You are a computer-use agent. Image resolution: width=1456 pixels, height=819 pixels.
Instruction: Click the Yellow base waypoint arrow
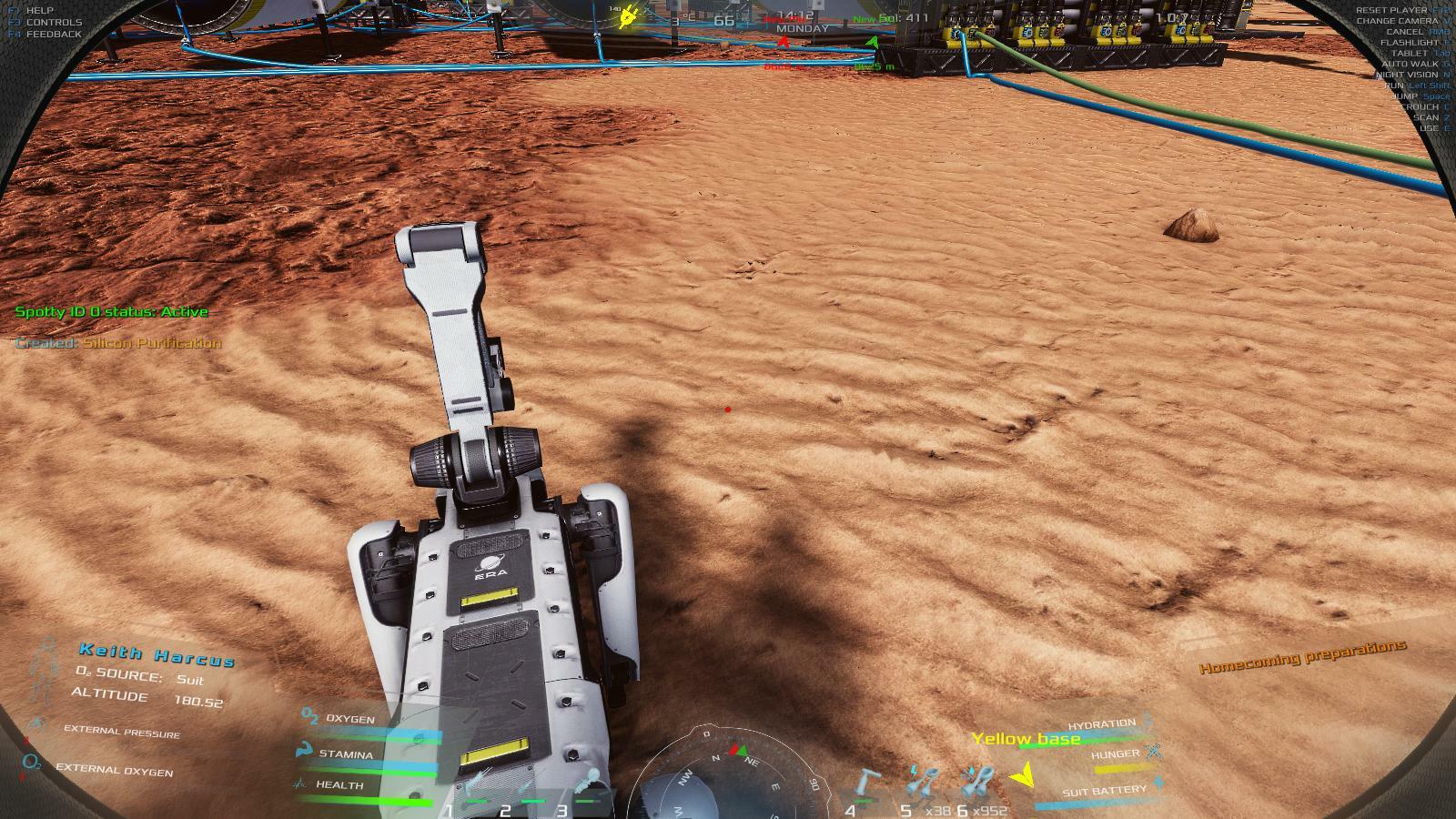pos(1023,777)
